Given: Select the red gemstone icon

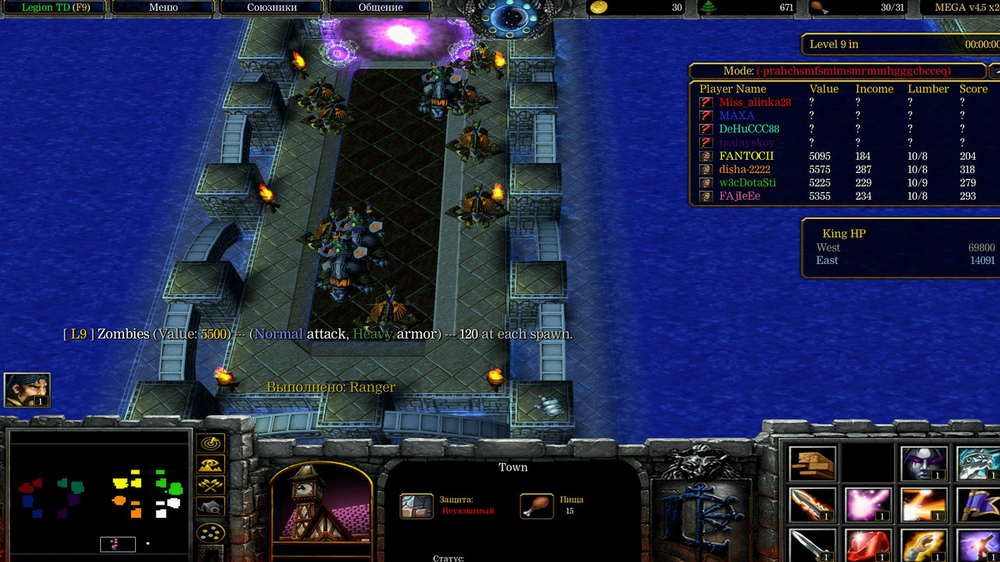Looking at the screenshot, I should pyautogui.click(x=866, y=546).
